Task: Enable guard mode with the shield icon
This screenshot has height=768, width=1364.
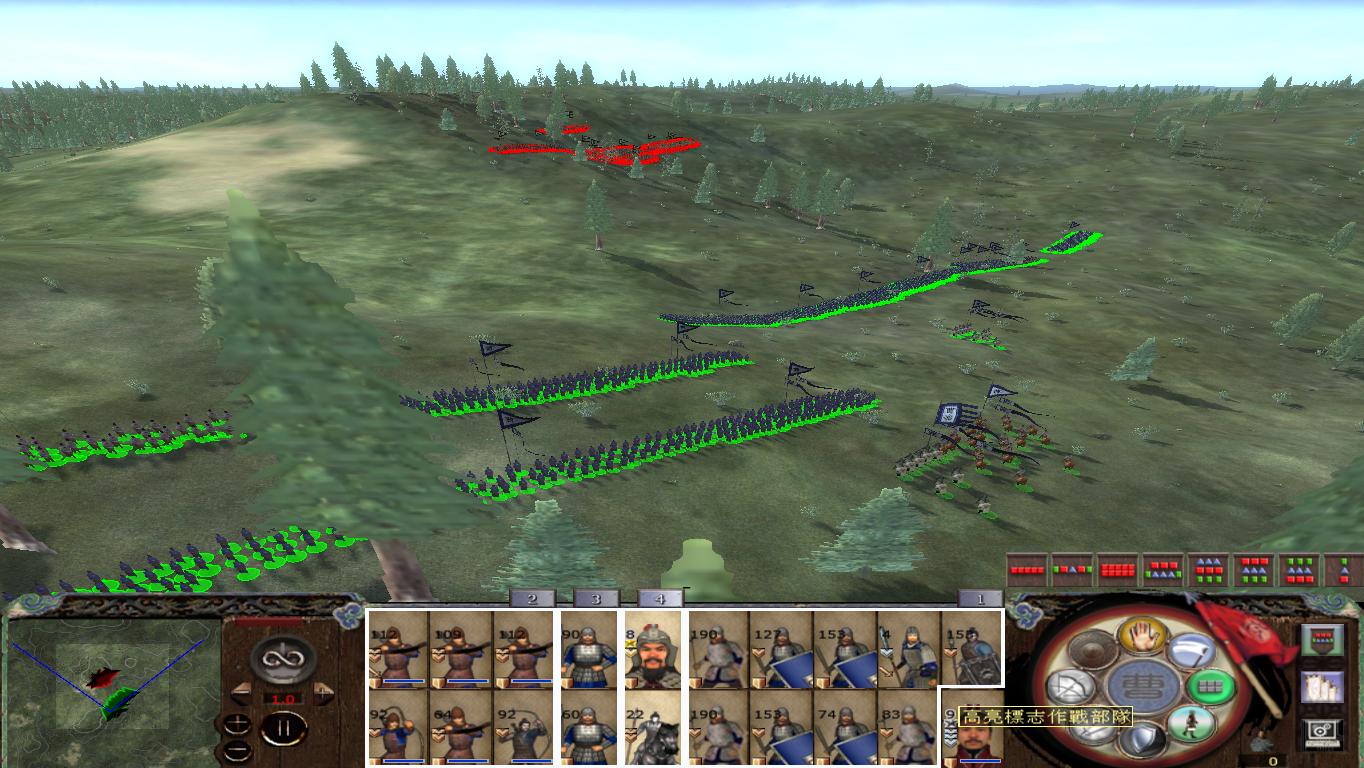Action: coord(1141,737)
